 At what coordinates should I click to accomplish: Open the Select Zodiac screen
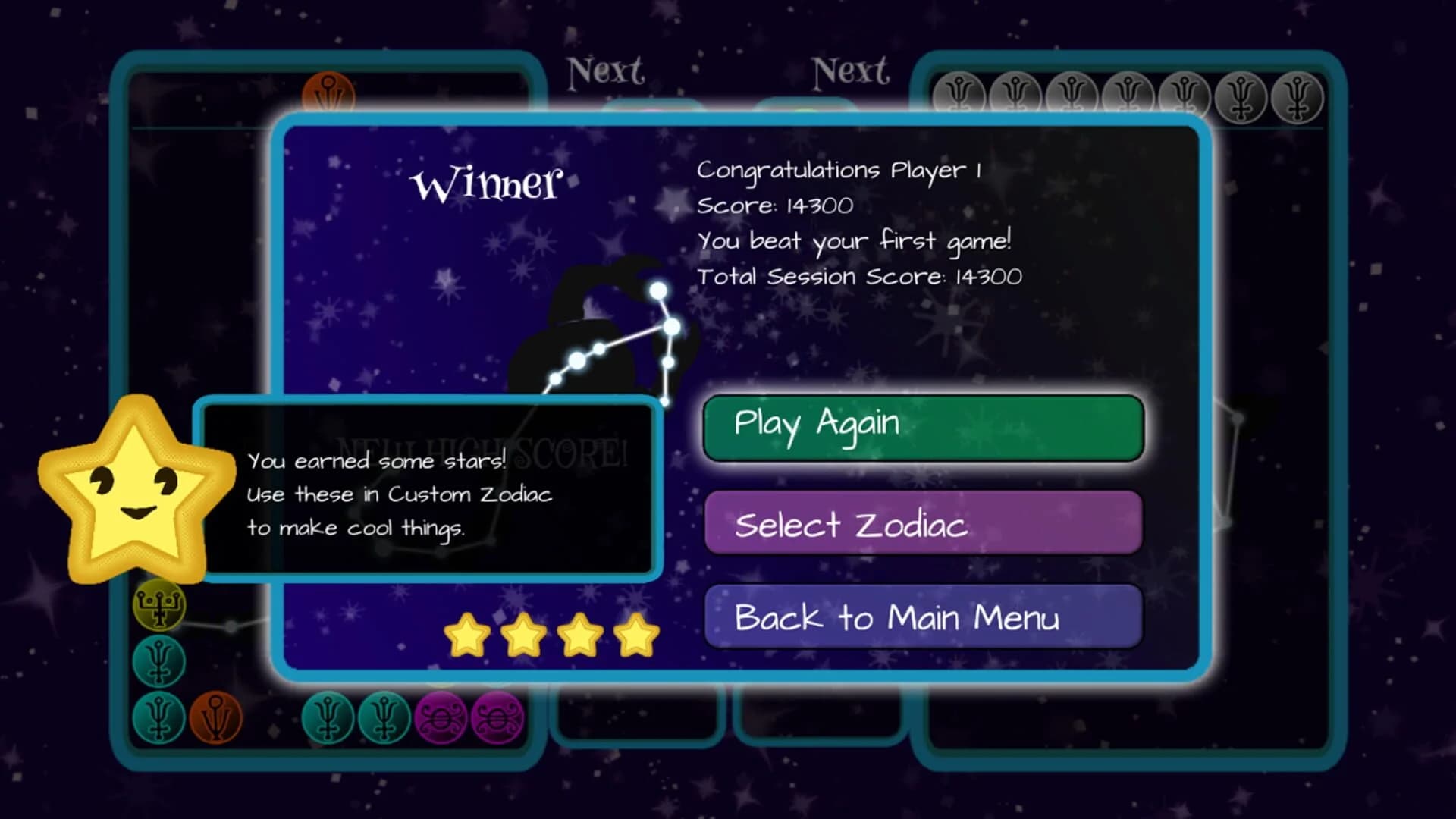click(x=922, y=525)
